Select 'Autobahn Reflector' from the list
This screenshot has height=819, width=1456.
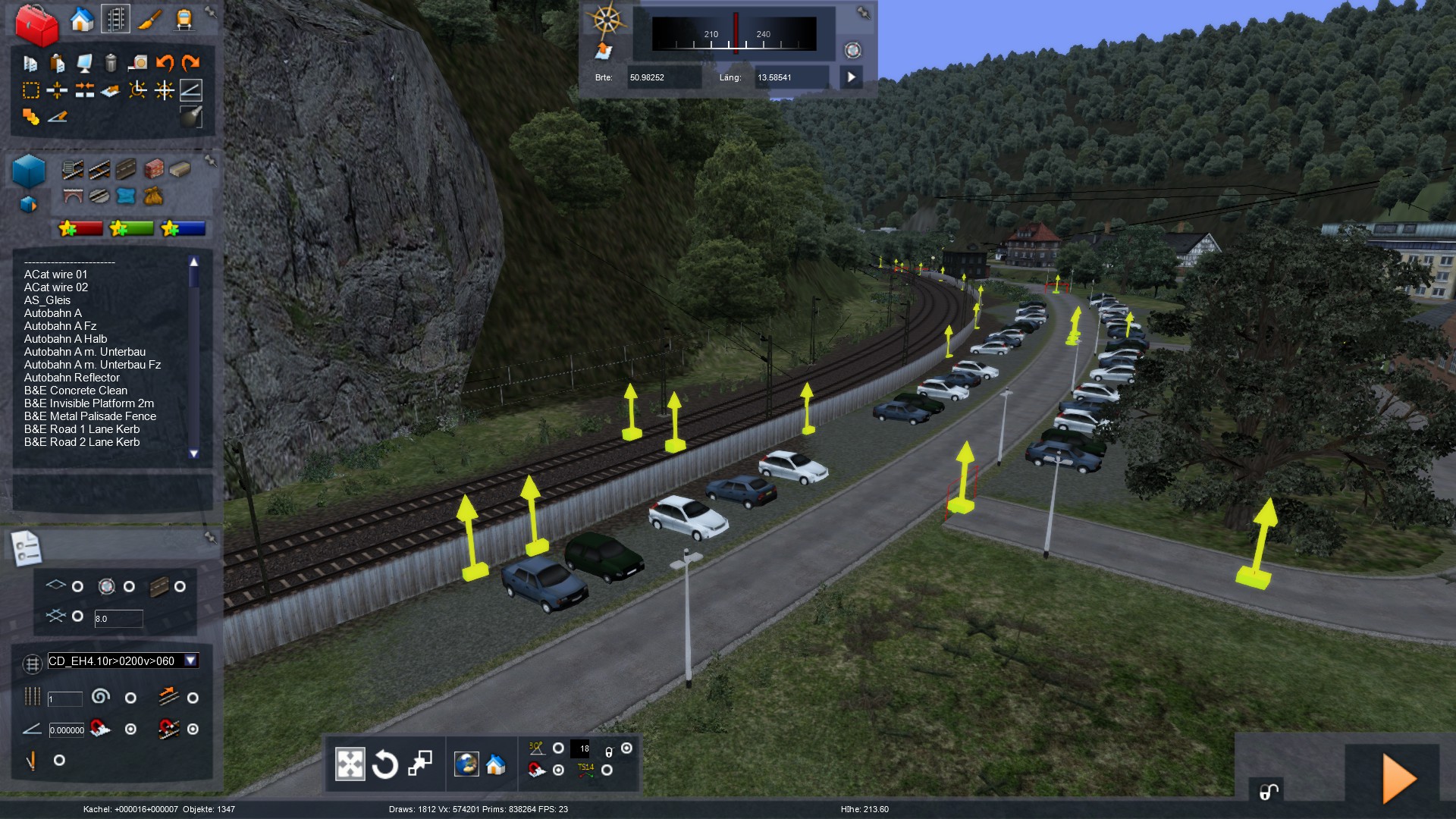(x=72, y=378)
